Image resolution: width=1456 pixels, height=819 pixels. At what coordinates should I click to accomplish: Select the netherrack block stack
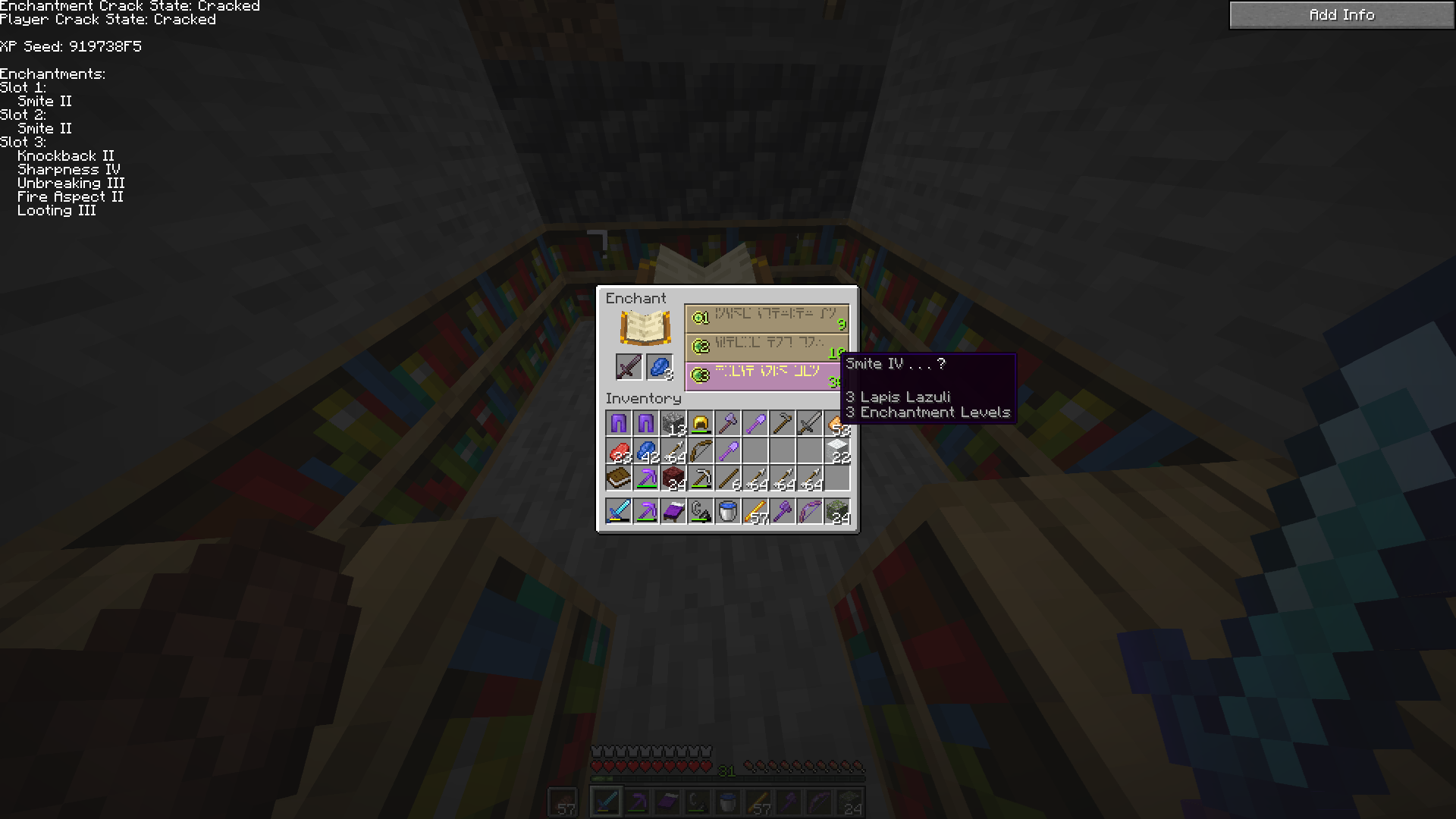pyautogui.click(x=673, y=478)
